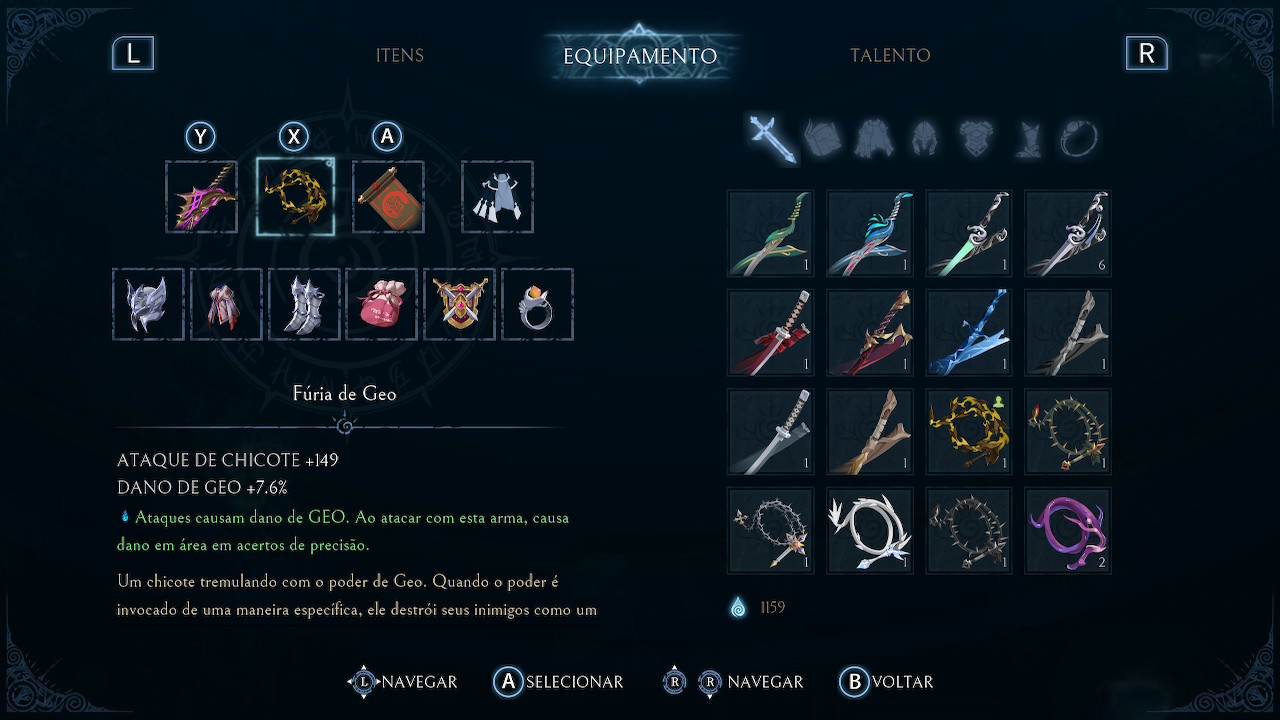
Task: Switch to the ITENS tab
Action: point(400,56)
